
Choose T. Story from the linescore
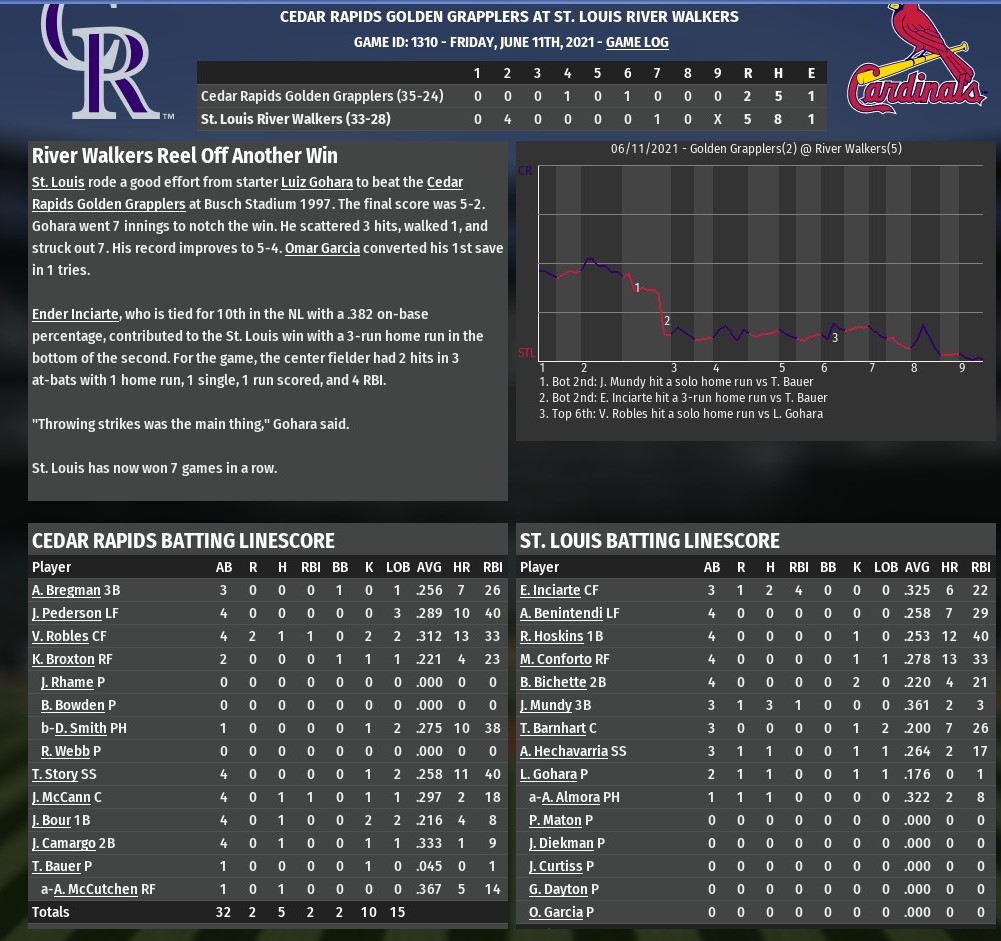coord(54,774)
